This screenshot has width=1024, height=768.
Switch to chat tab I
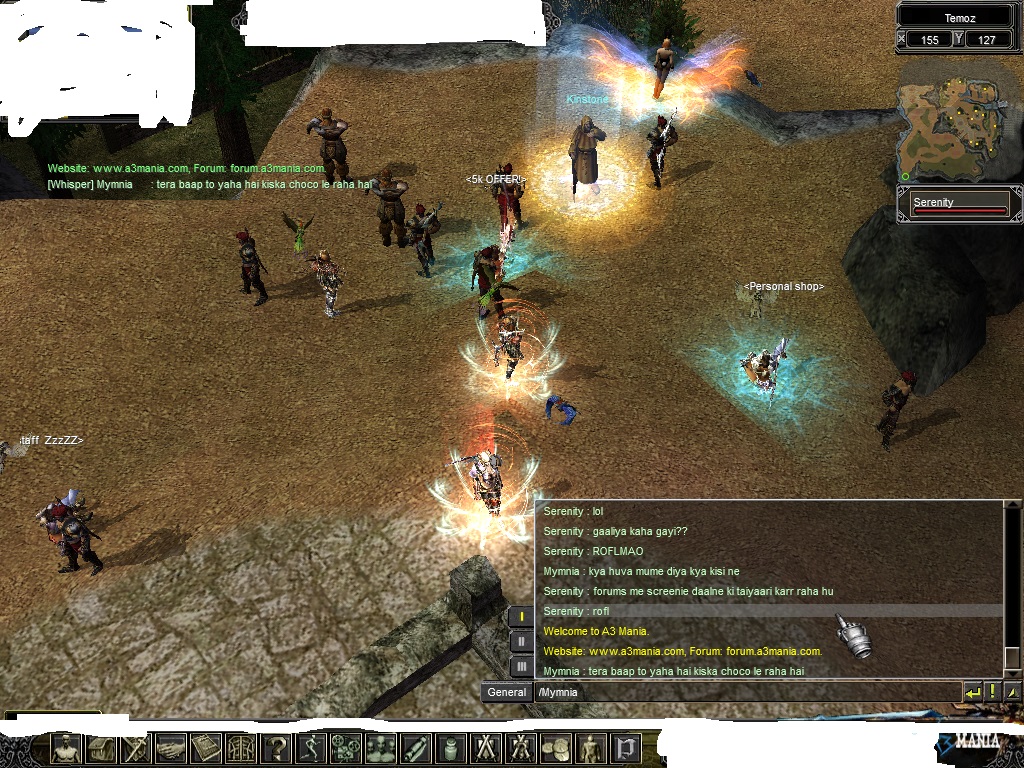pyautogui.click(x=521, y=617)
